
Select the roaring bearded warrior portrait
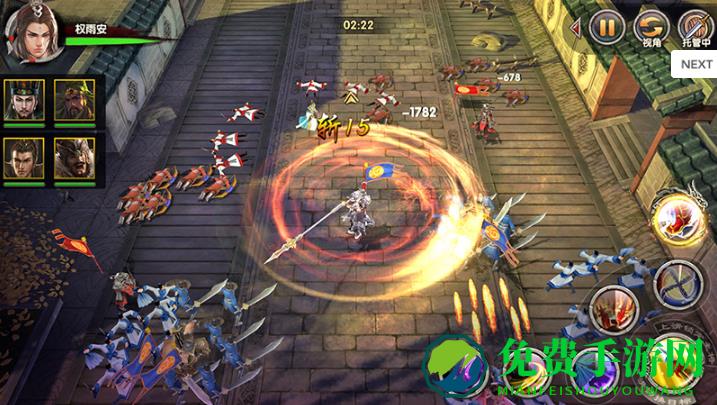[x=72, y=158]
